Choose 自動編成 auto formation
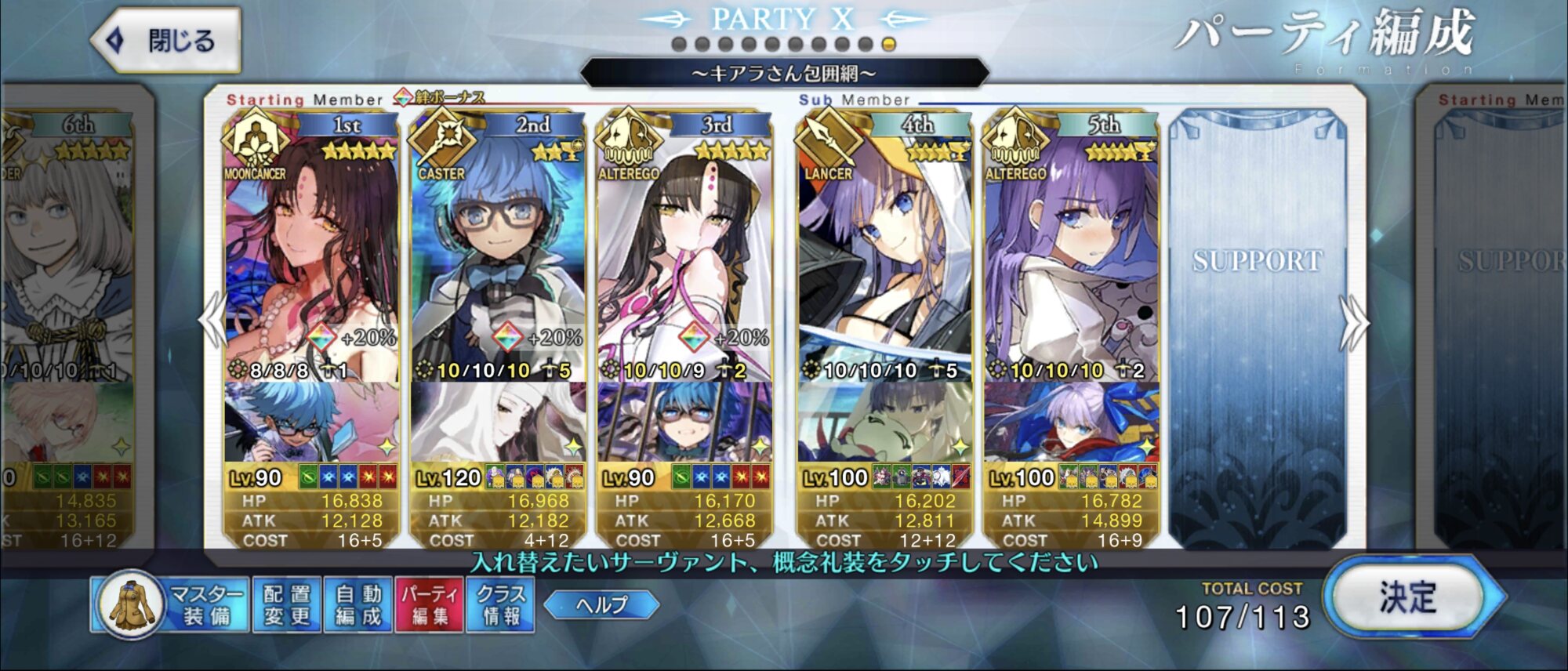 coord(358,604)
